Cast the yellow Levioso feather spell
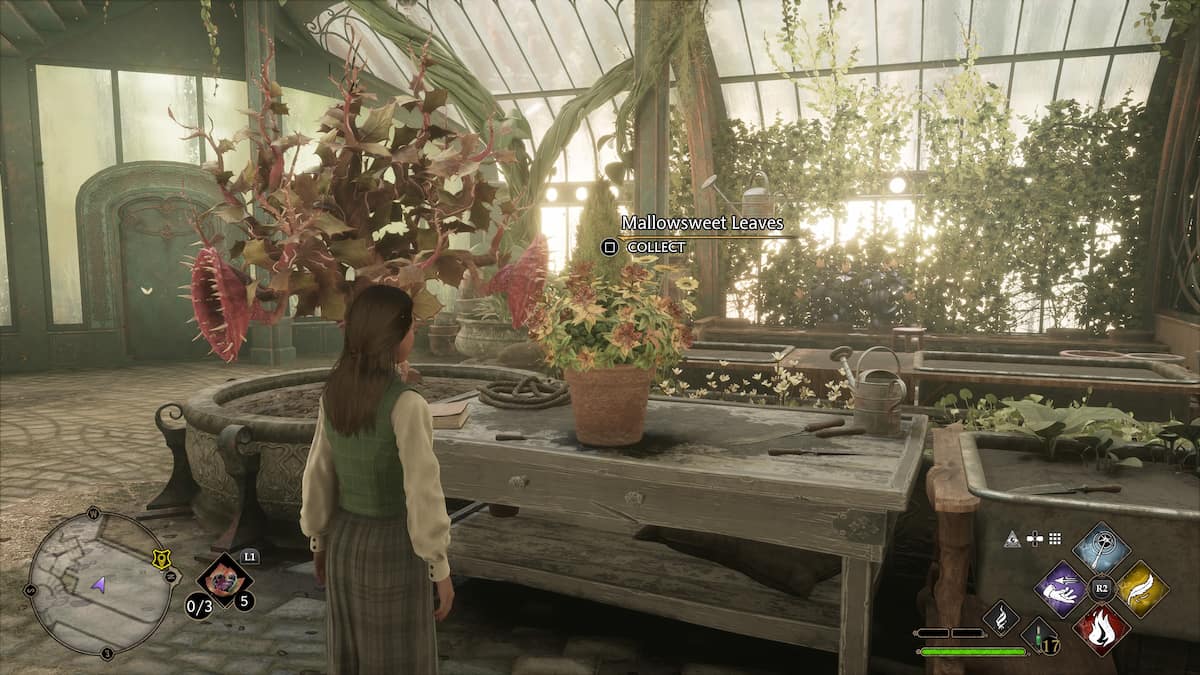The height and width of the screenshot is (675, 1200). [x=1142, y=589]
